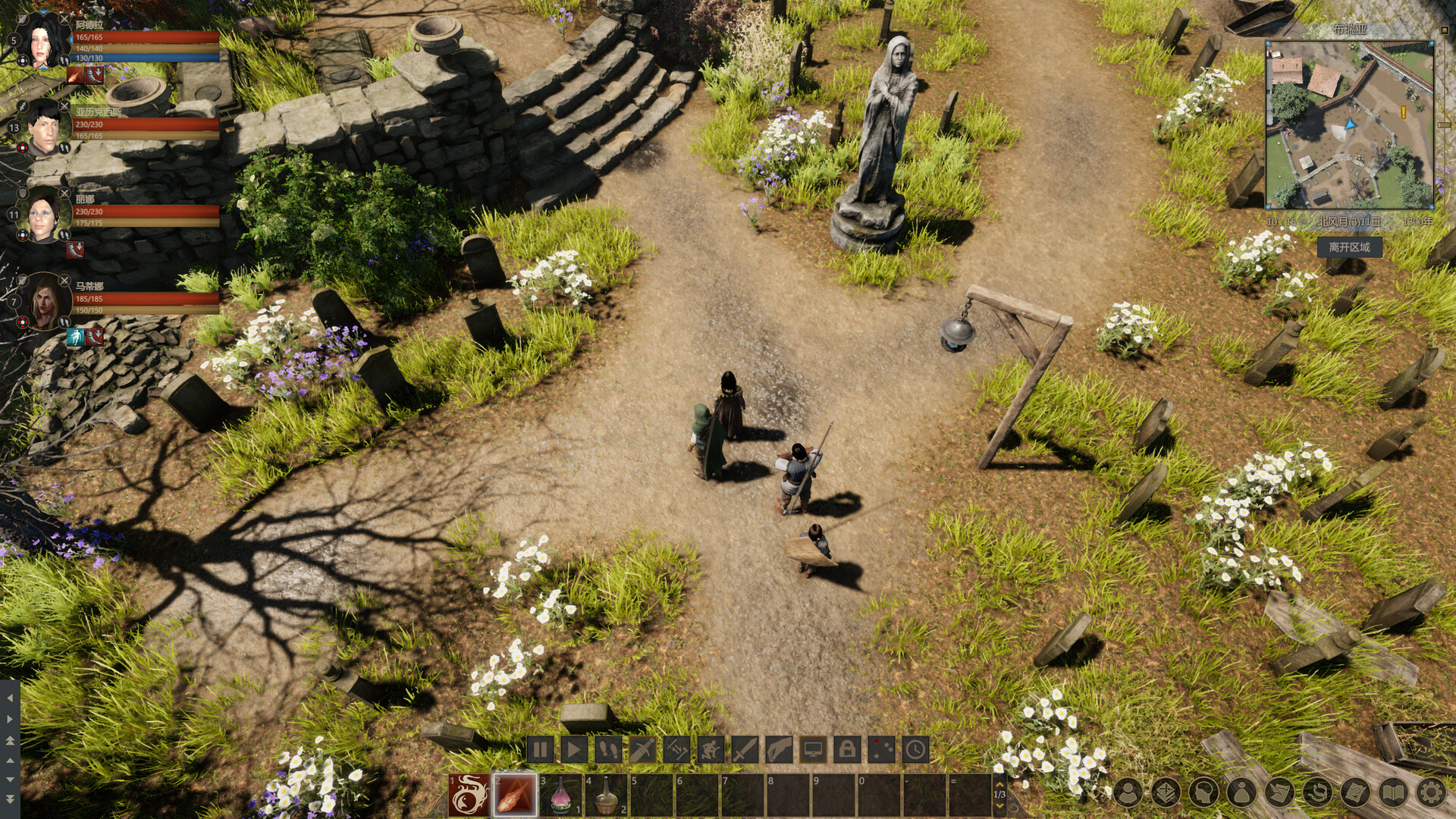
Task: Toggle tactical camera with the monitor icon
Action: tap(813, 750)
